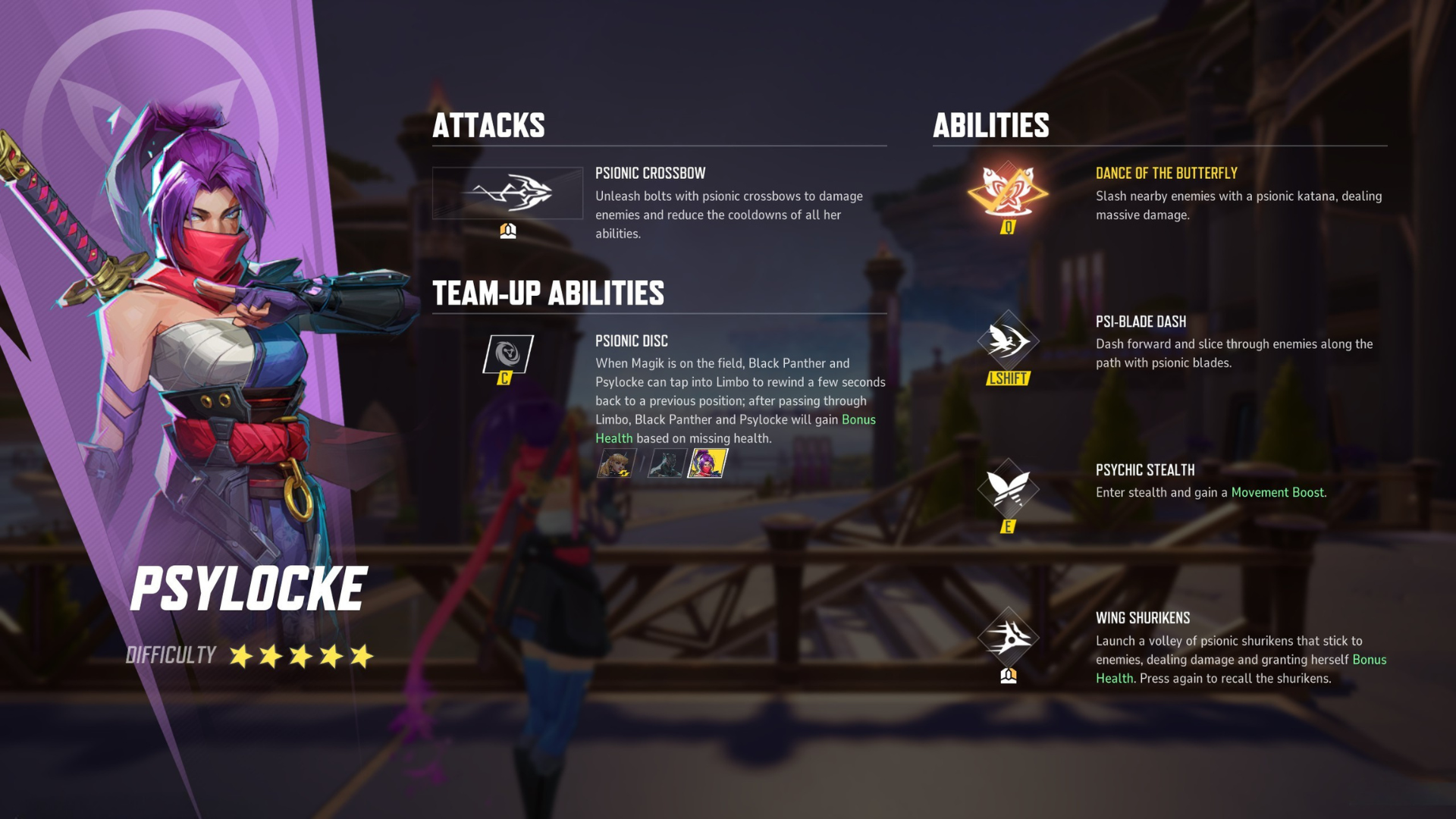Click the Psionic Disc team-up icon

click(507, 353)
